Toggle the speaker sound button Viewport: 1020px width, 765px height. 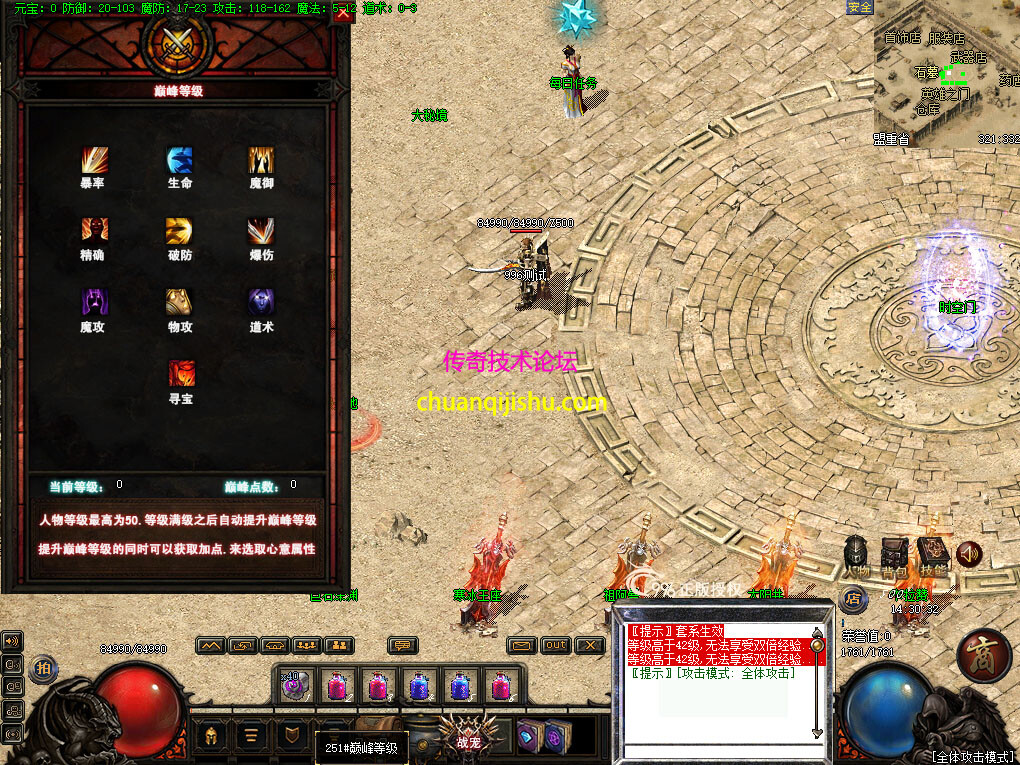tap(968, 553)
